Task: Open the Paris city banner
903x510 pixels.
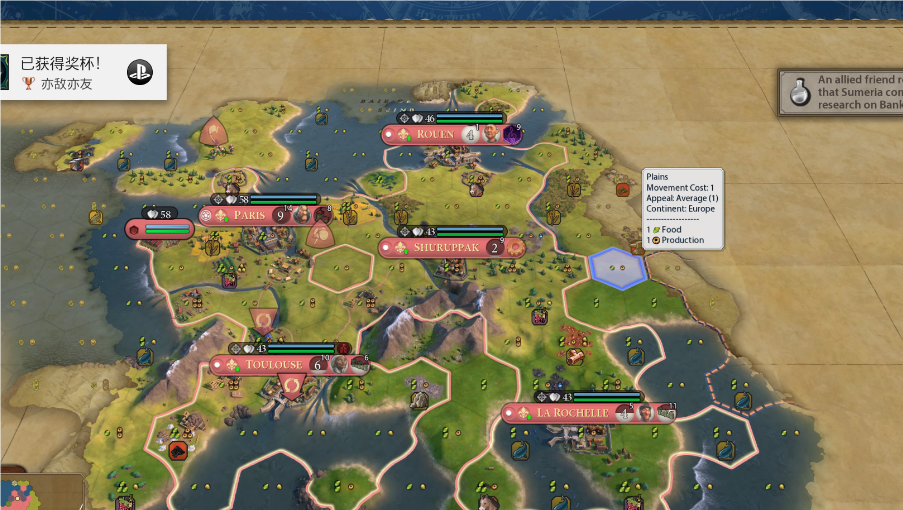Action: pyautogui.click(x=250, y=215)
